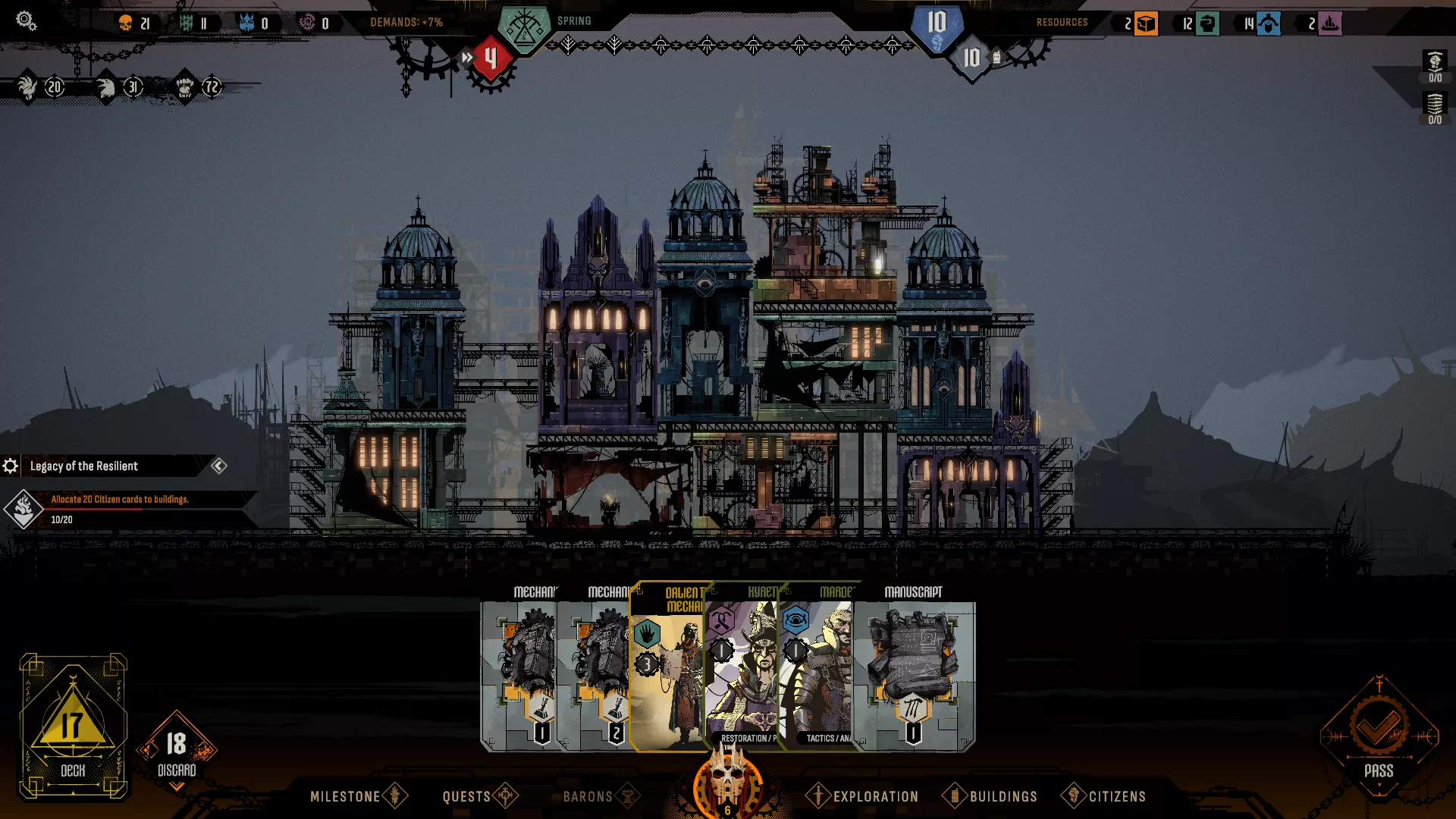1456x819 pixels.
Task: Click the orange cube resource icon
Action: pyautogui.click(x=1145, y=23)
